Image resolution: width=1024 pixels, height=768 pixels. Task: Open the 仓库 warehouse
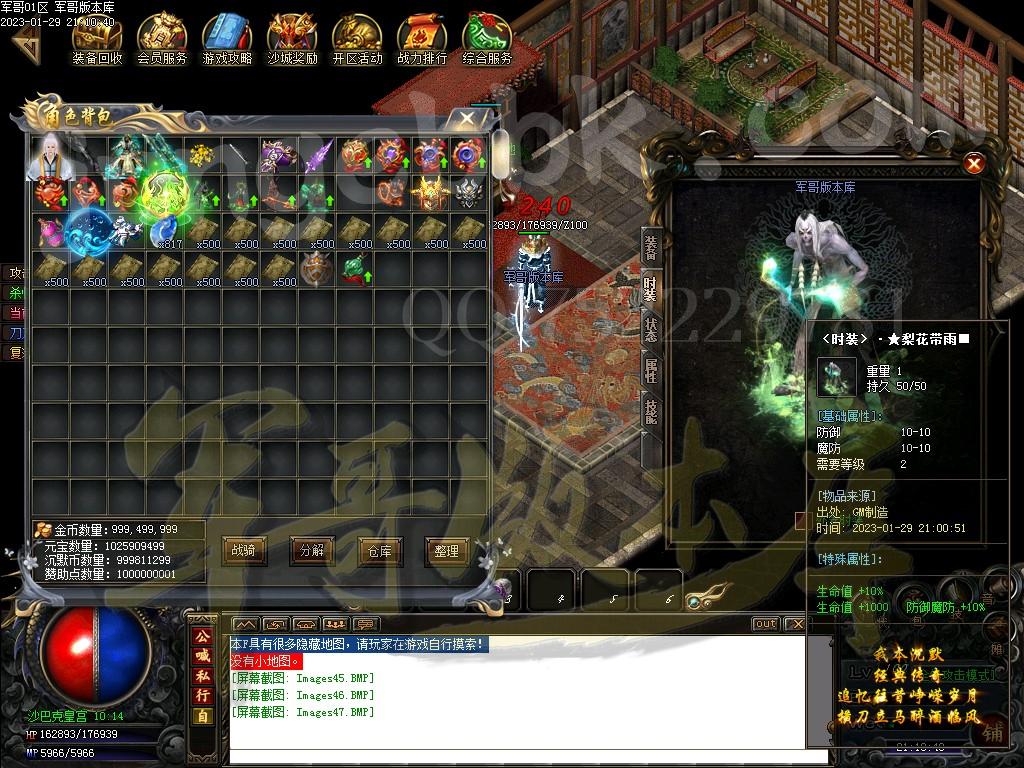[379, 550]
